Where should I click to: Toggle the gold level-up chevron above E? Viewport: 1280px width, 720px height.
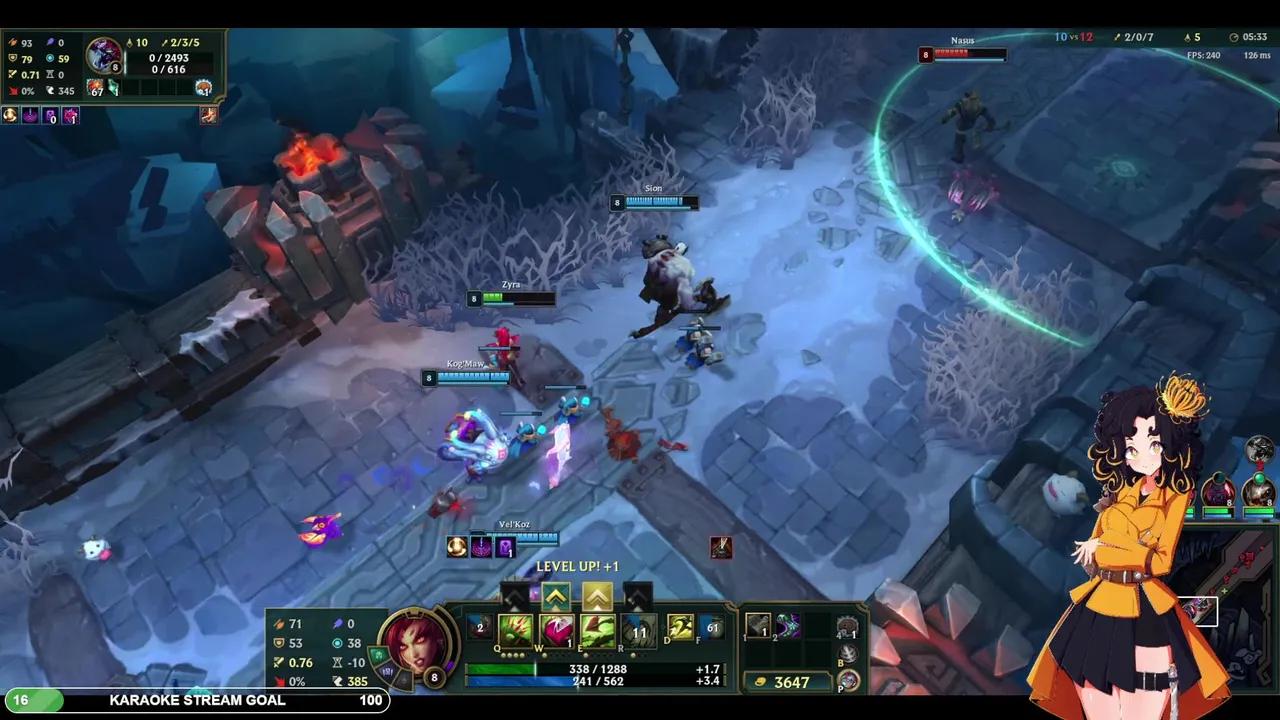coord(596,596)
